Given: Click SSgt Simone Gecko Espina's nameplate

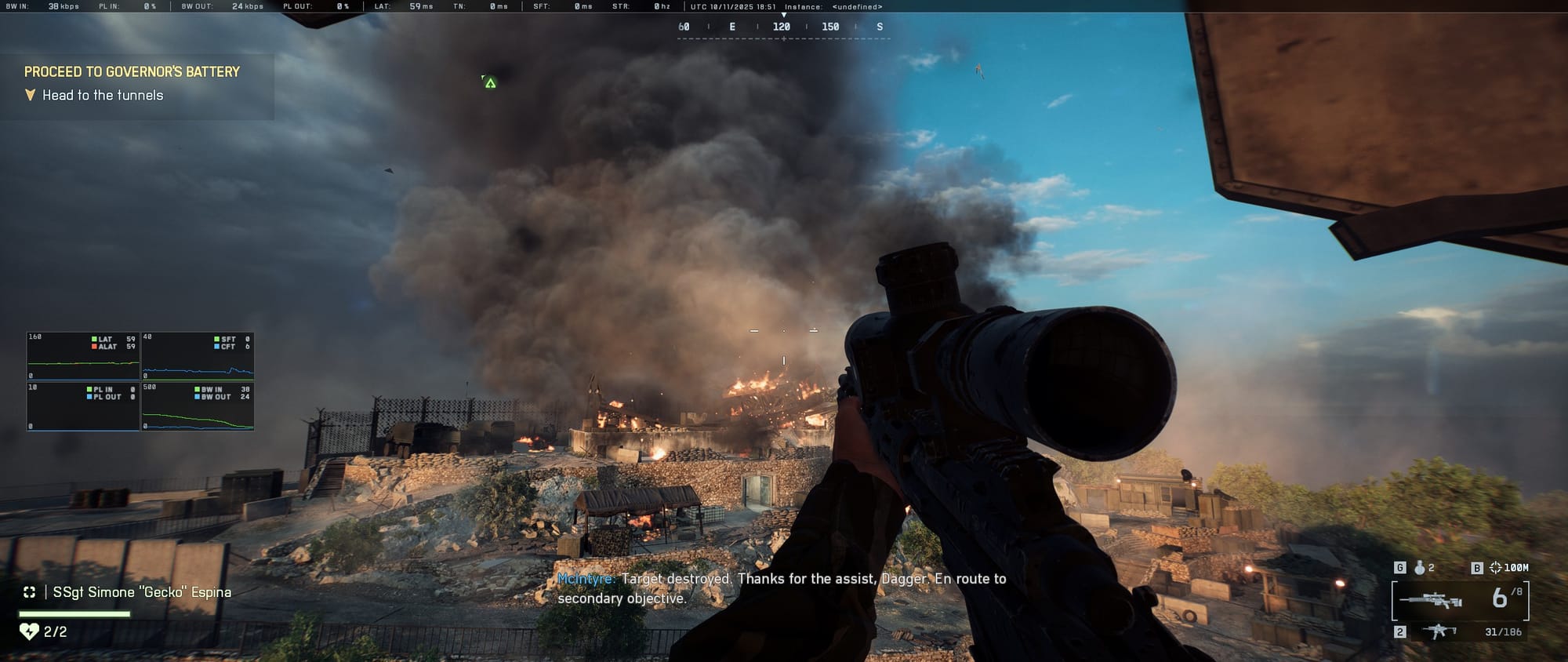Looking at the screenshot, I should (x=141, y=593).
